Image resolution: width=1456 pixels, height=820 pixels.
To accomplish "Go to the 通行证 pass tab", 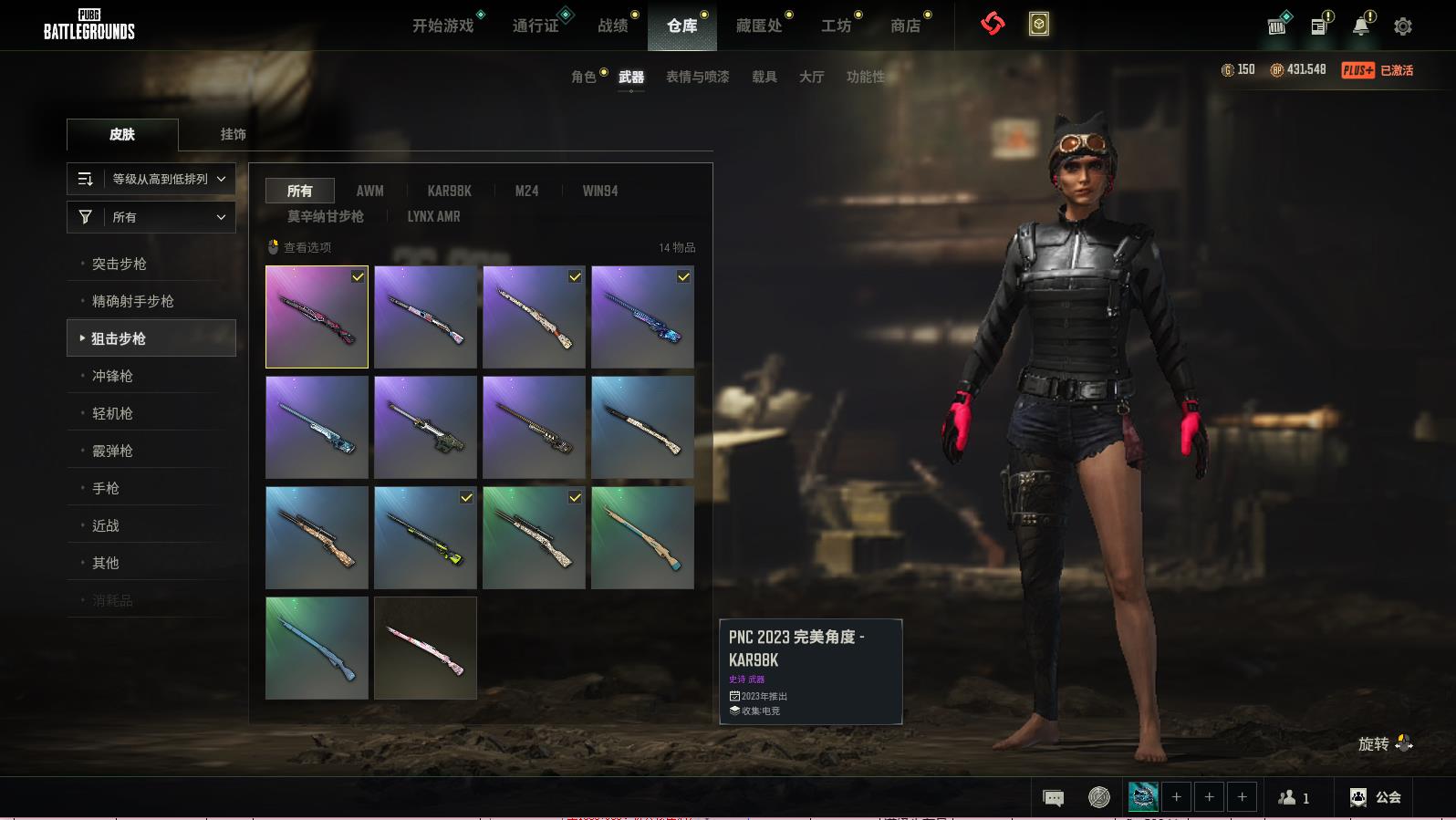I will (x=536, y=26).
